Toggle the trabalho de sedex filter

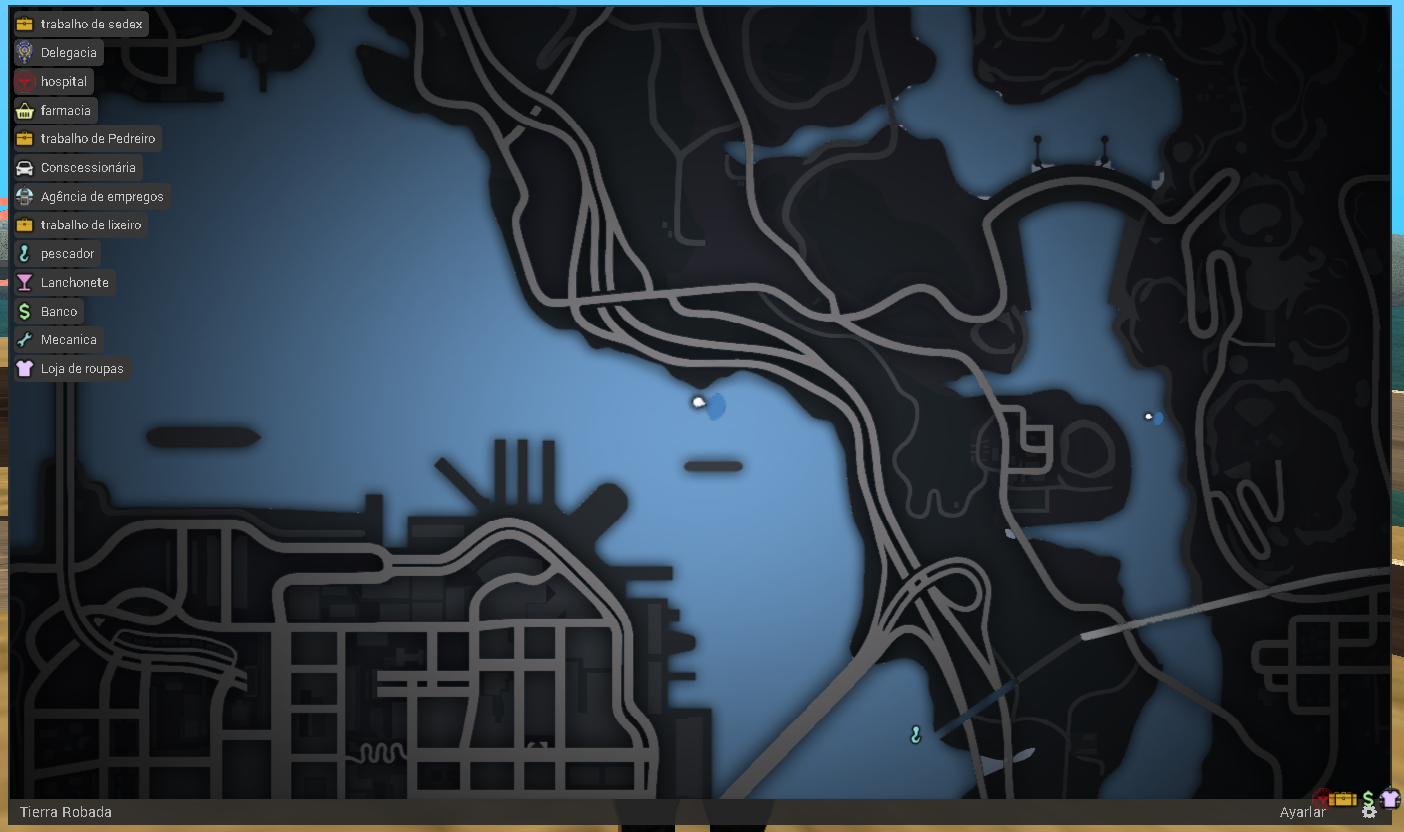coord(80,23)
